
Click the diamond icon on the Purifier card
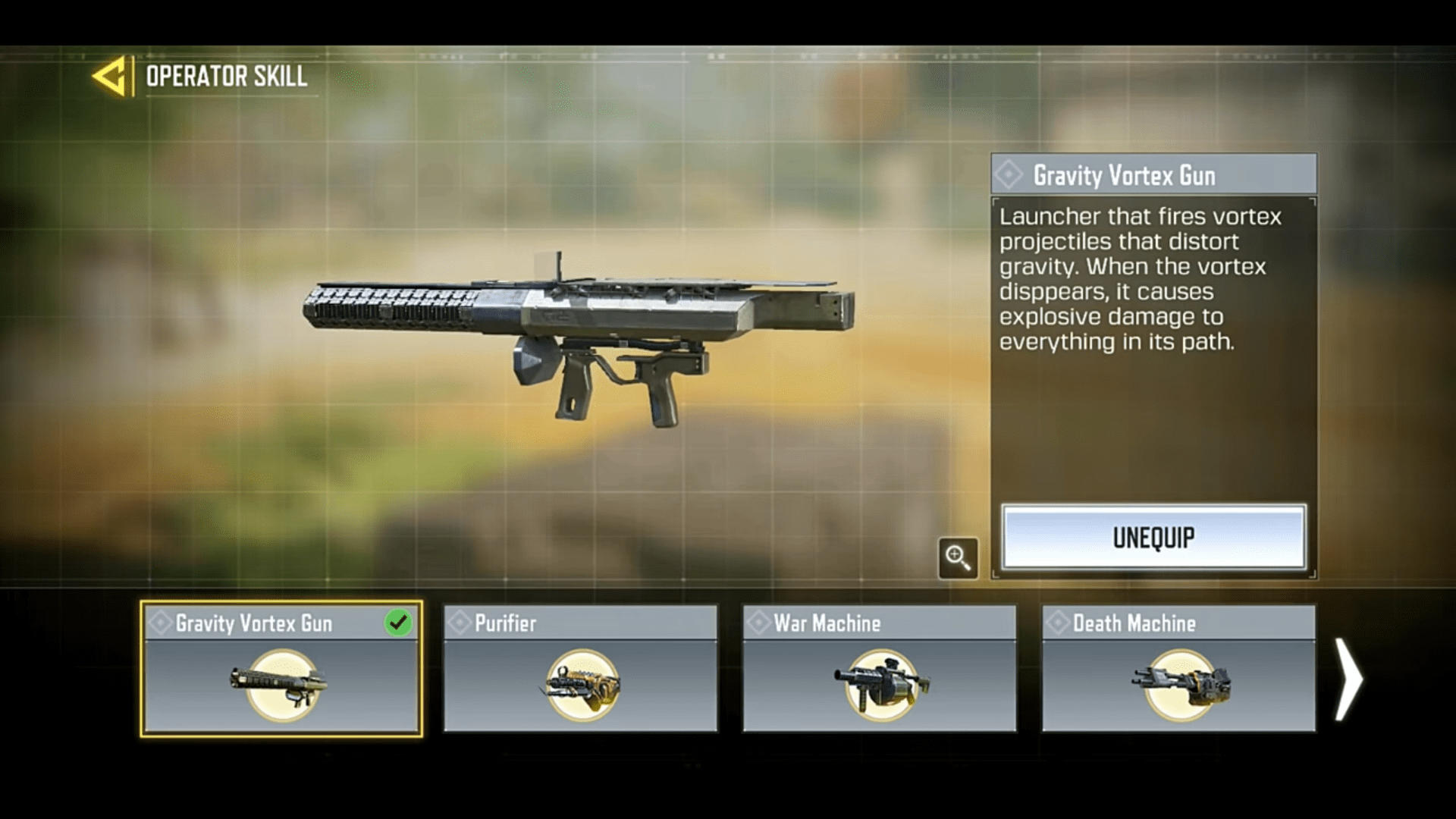tap(460, 623)
